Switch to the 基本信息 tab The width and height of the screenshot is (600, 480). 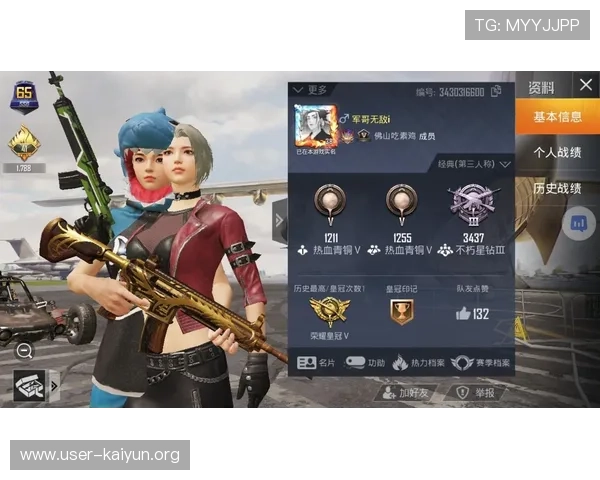click(x=557, y=118)
